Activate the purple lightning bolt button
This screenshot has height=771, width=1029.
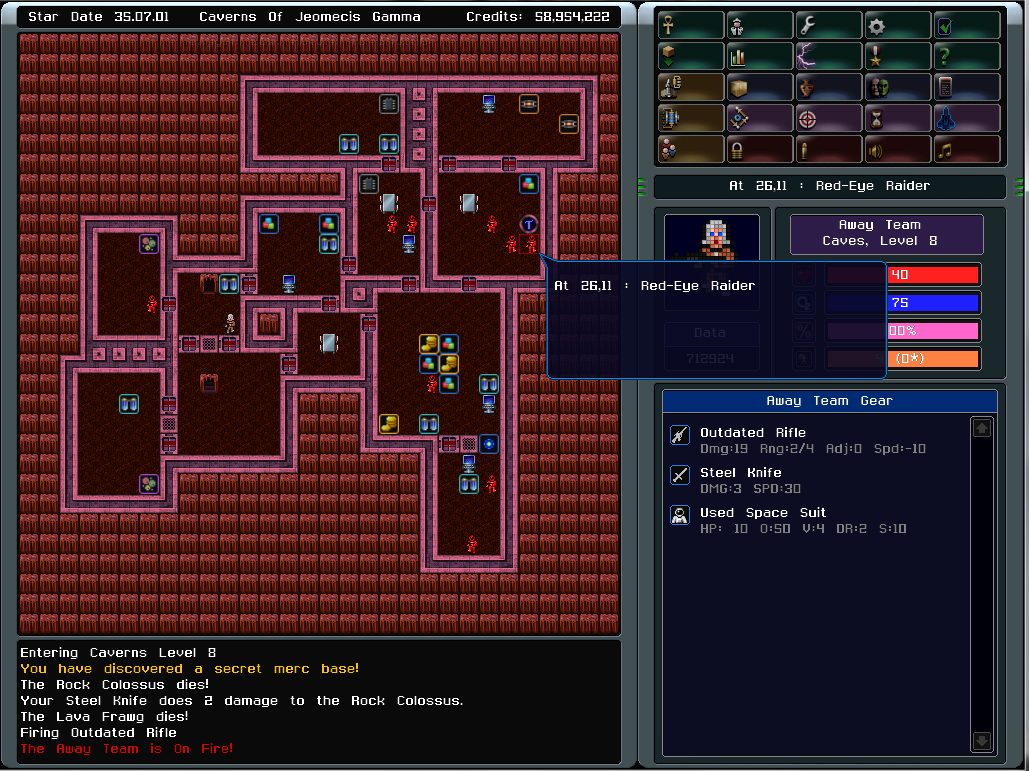(x=829, y=57)
